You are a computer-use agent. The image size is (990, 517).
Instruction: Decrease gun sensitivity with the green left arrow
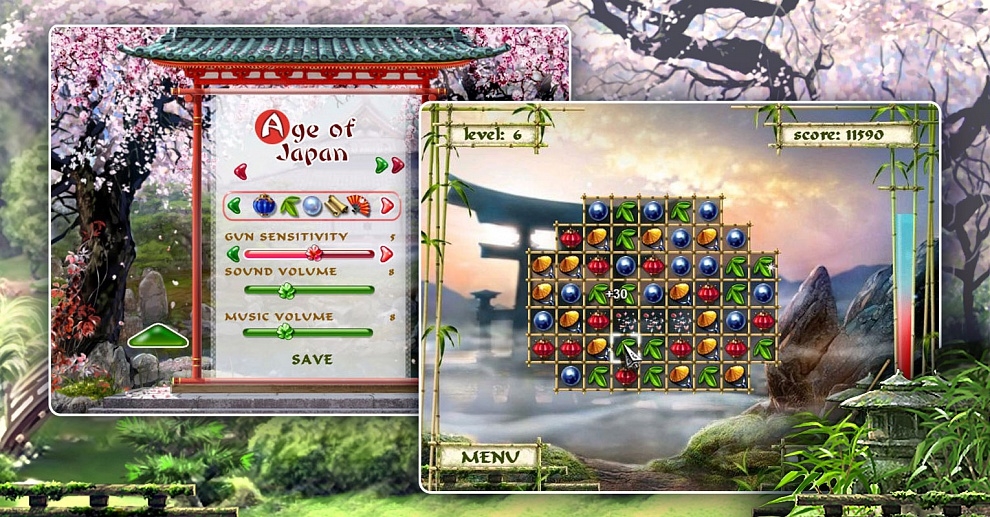234,253
